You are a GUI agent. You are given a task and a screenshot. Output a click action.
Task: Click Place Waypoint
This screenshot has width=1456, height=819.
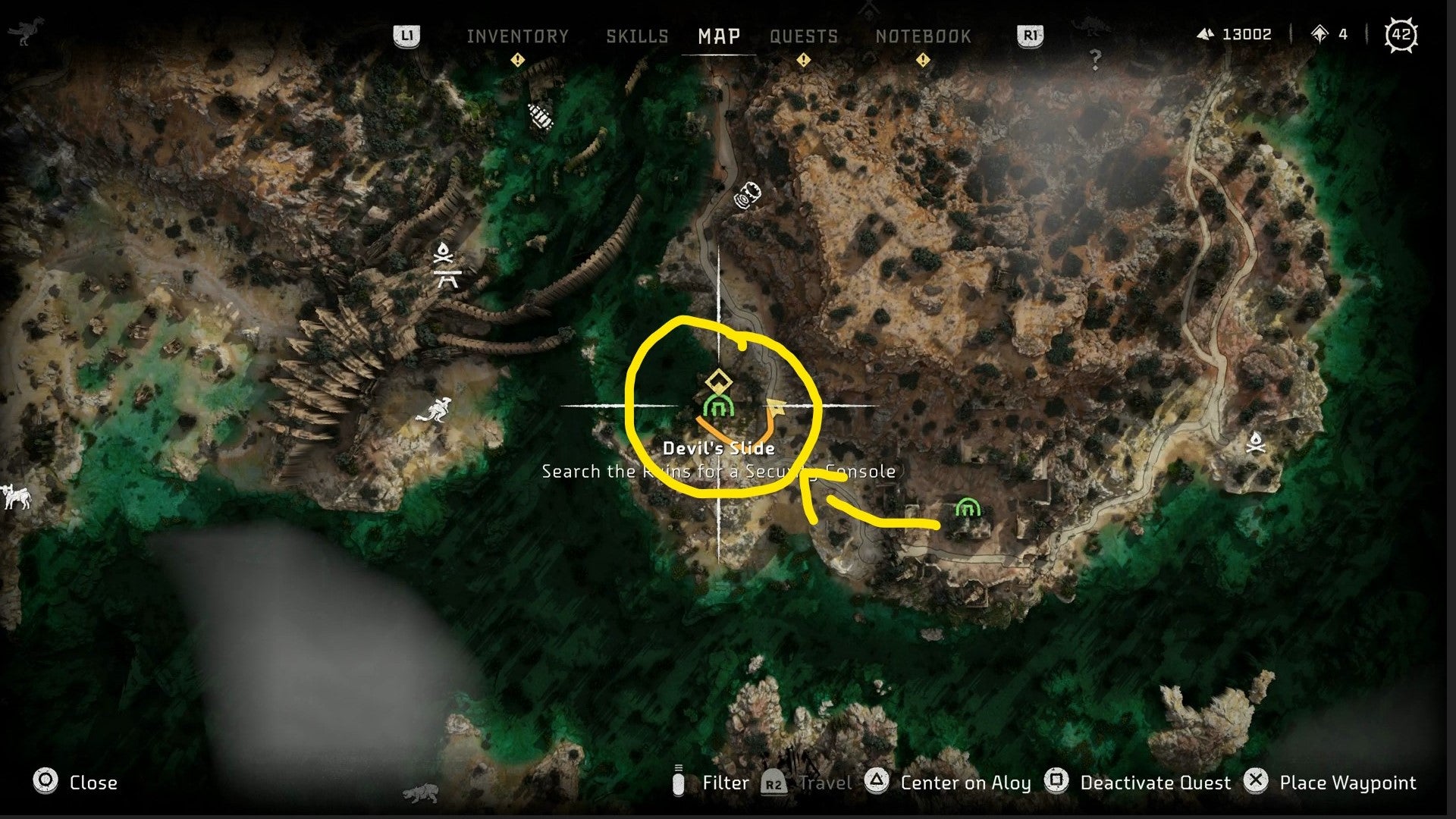[x=1348, y=783]
